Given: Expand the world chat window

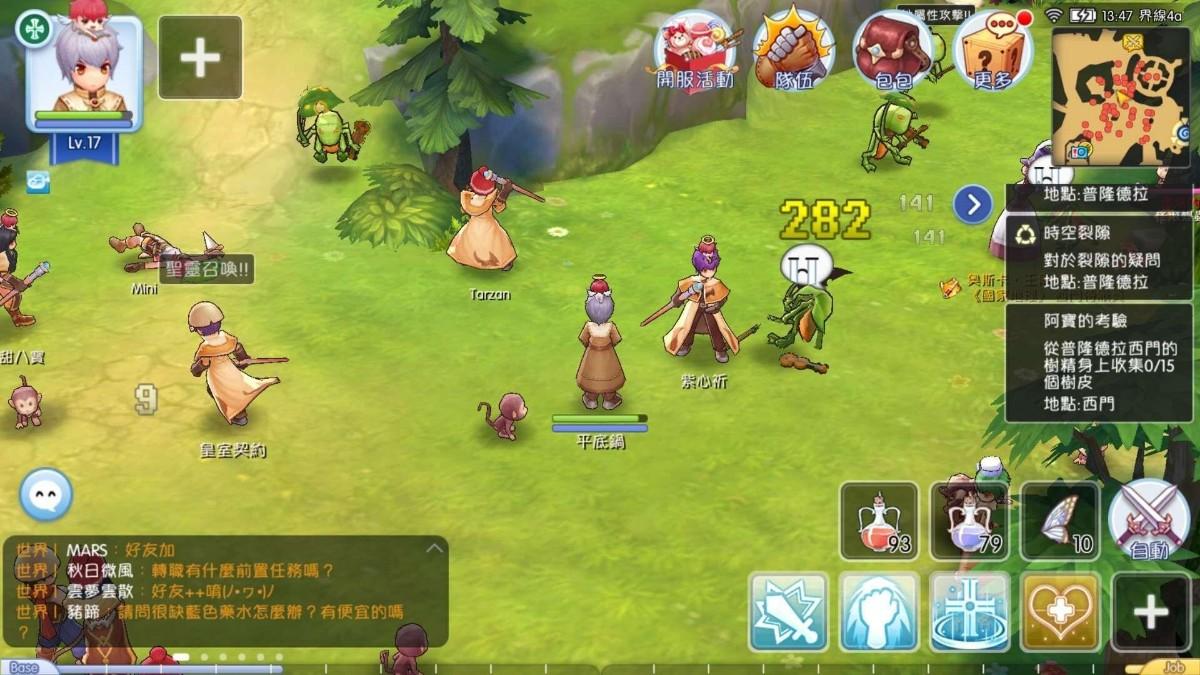Looking at the screenshot, I should click(x=434, y=548).
